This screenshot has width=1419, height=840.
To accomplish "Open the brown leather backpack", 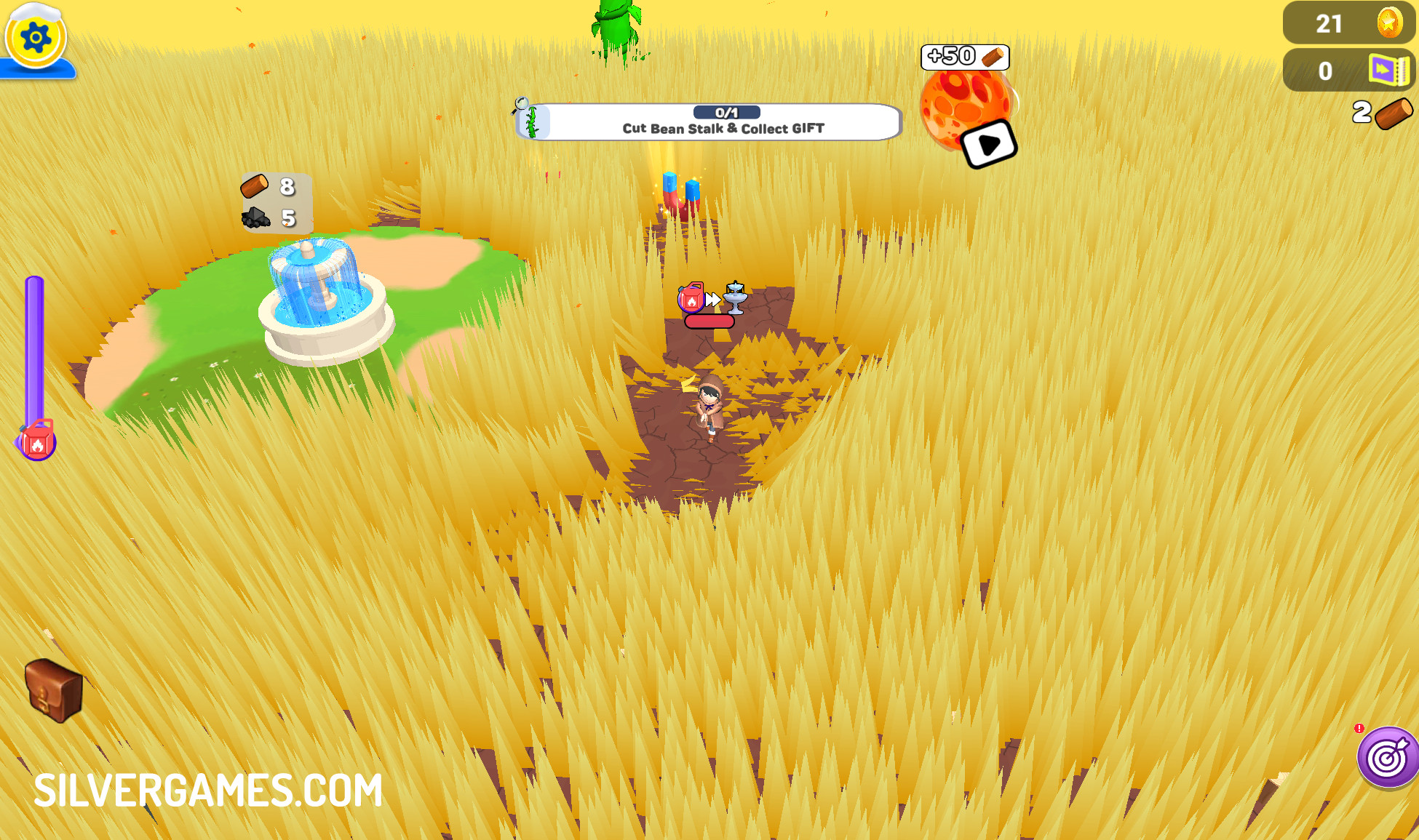I will coord(54,690).
